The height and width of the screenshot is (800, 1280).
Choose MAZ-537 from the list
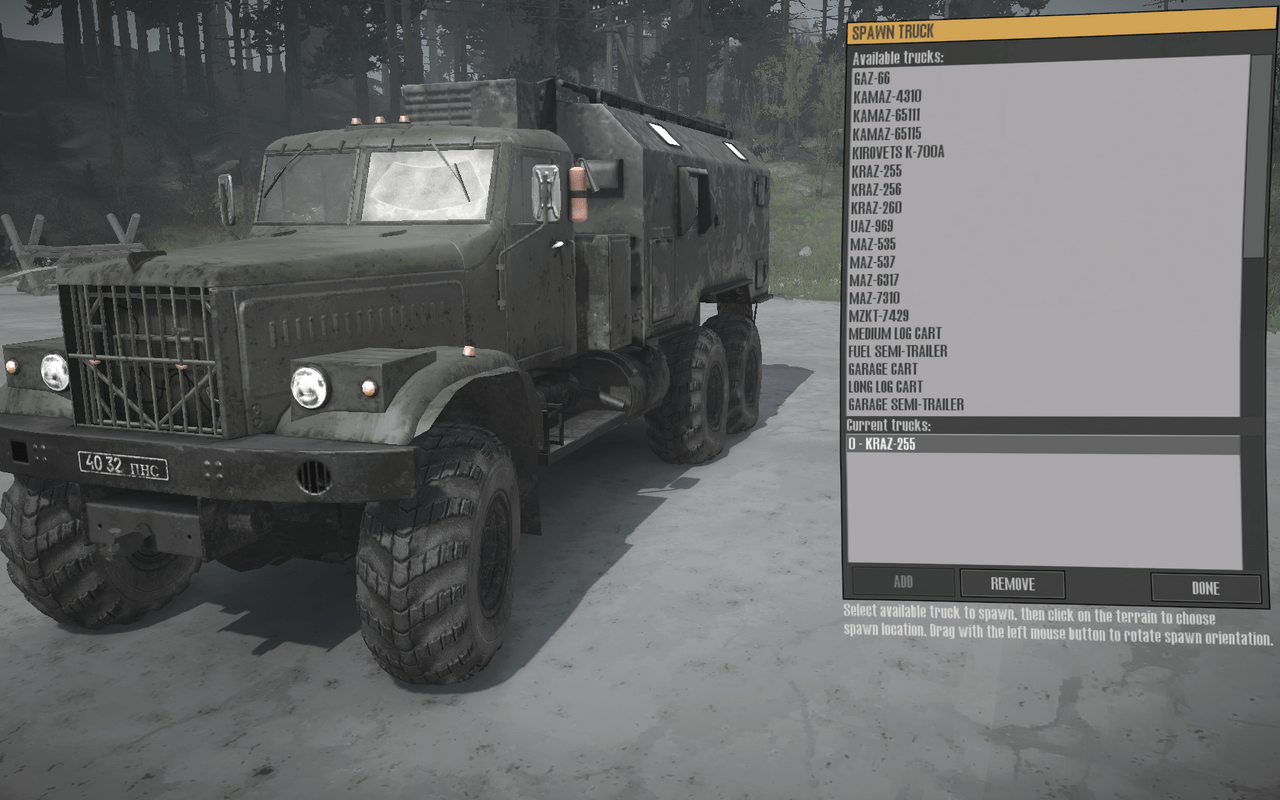click(x=872, y=262)
